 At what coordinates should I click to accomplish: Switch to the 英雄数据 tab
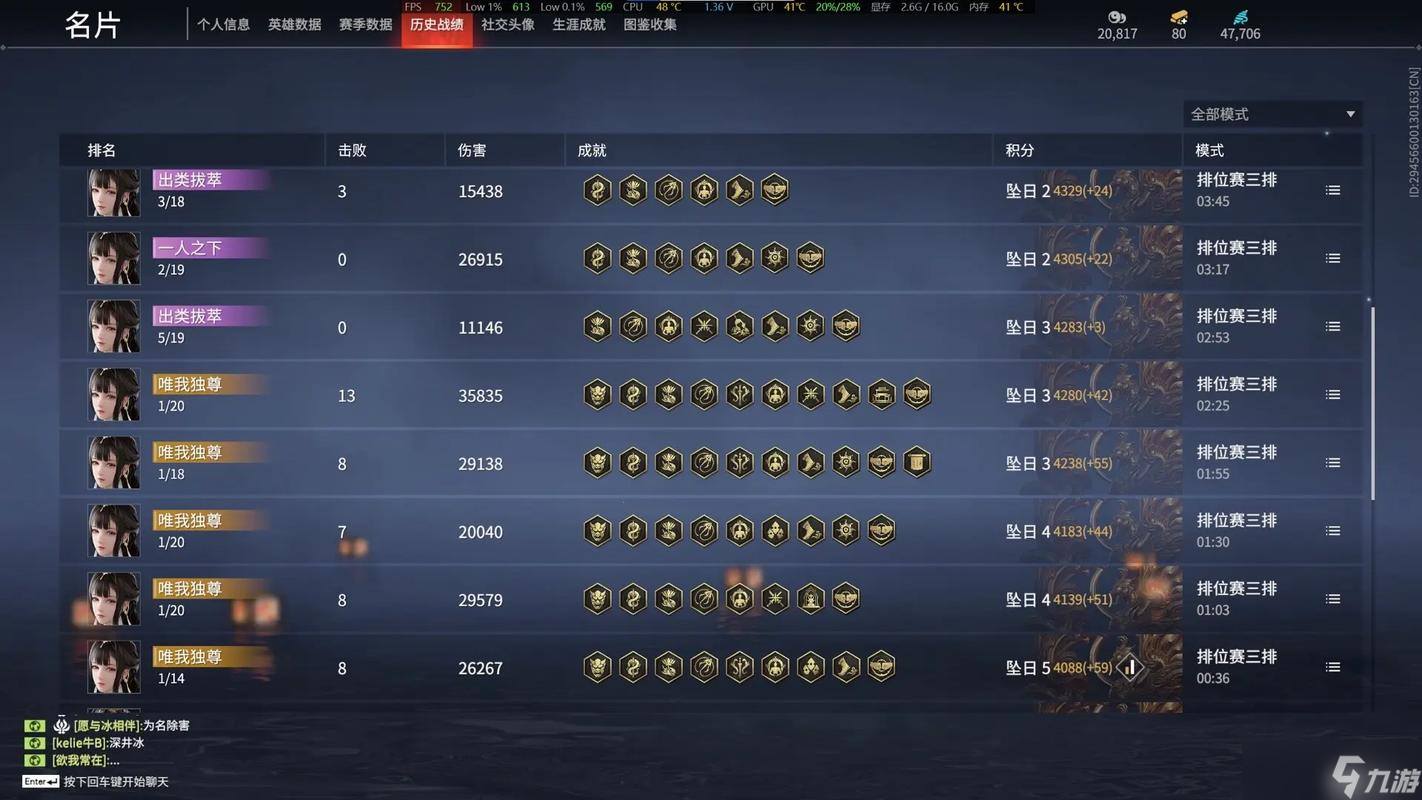pyautogui.click(x=294, y=24)
